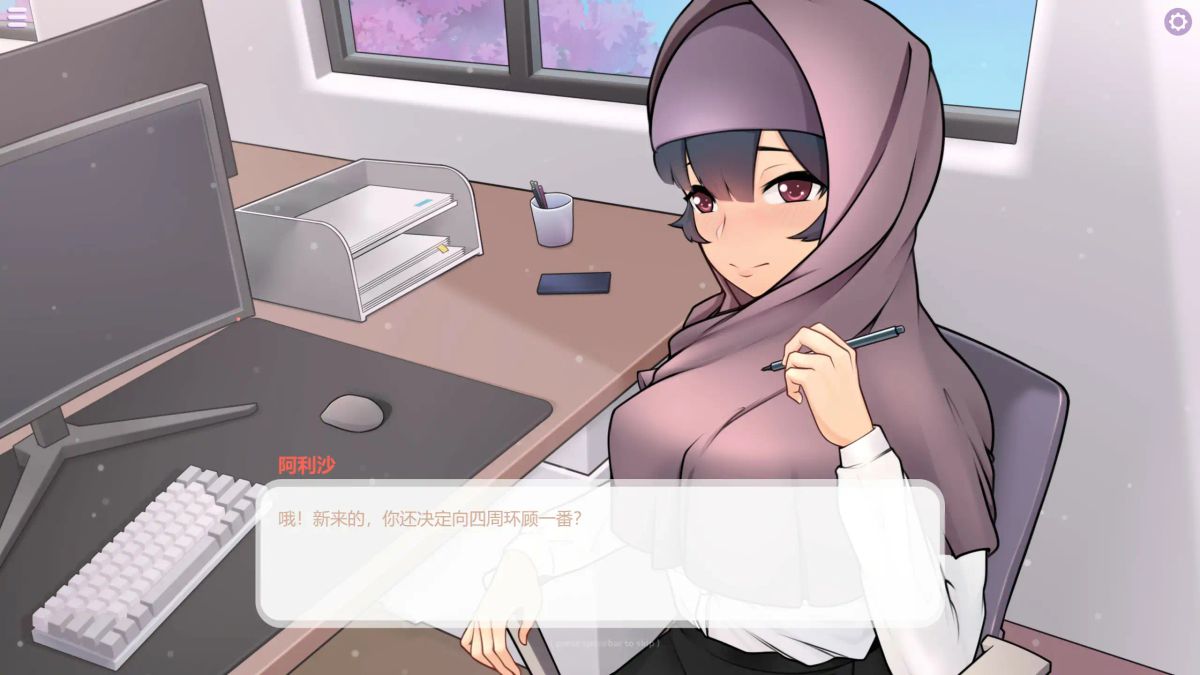Image resolution: width=1200 pixels, height=675 pixels.
Task: Open the hamburger menu icon
Action: coord(17,19)
